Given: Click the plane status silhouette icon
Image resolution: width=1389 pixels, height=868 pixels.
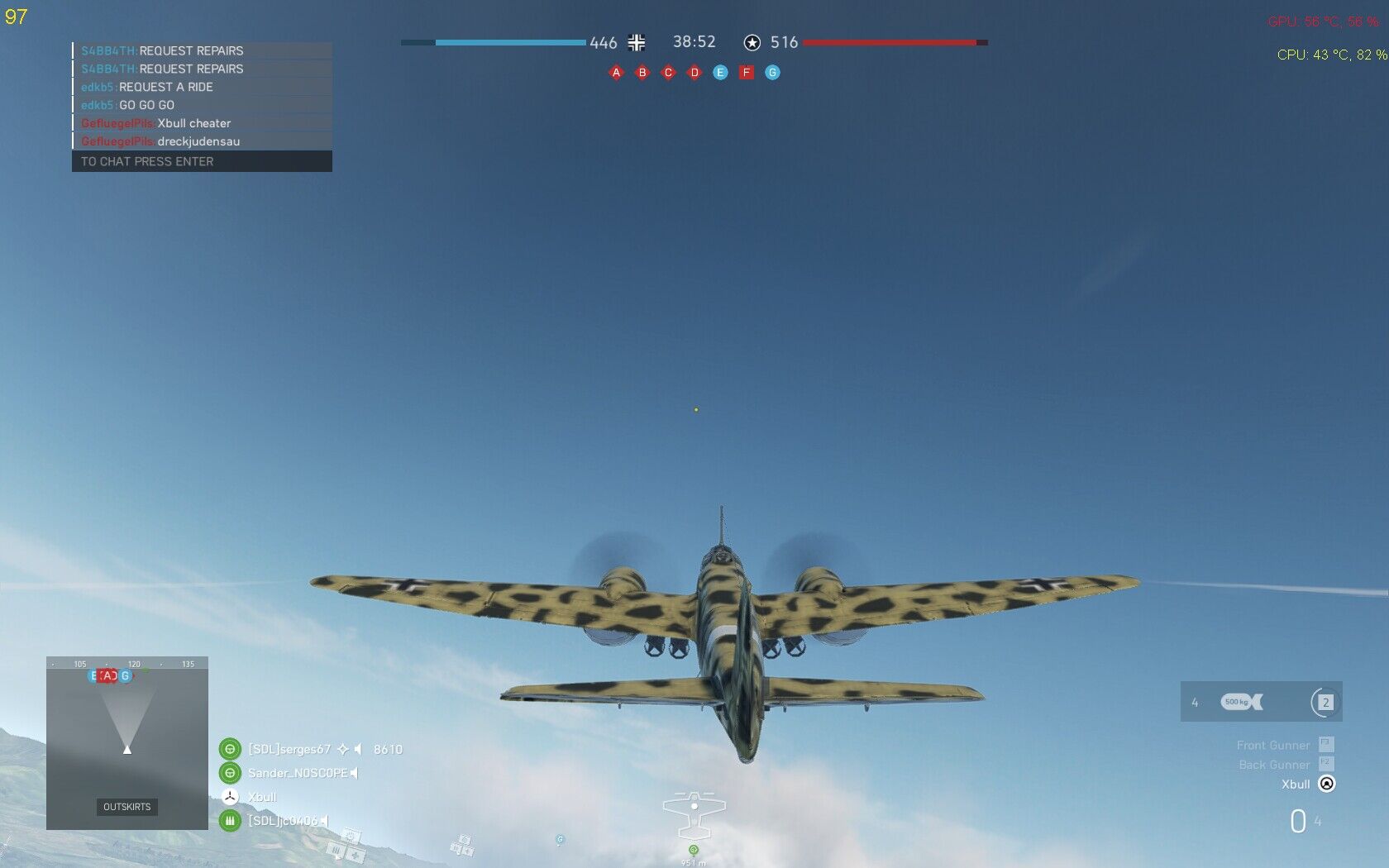Looking at the screenshot, I should tap(694, 814).
